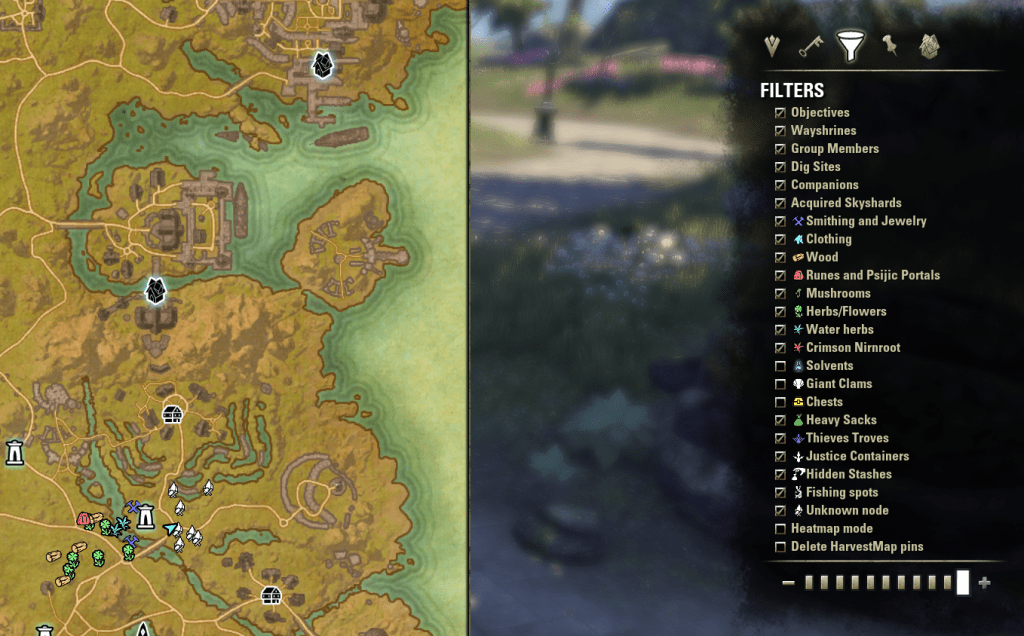Toggle the Objectives filter checkbox
This screenshot has width=1024, height=636.
coord(780,113)
